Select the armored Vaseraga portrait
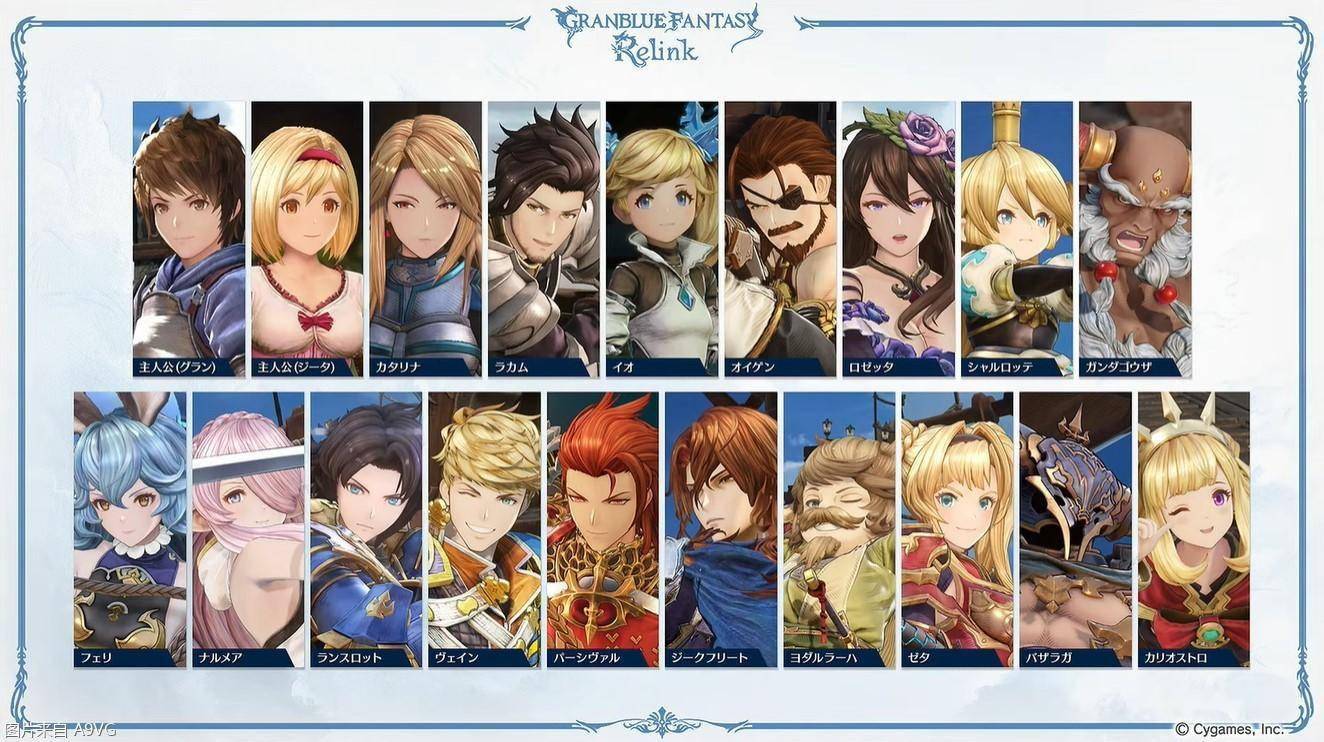The height and width of the screenshot is (742, 1324). pyautogui.click(x=1076, y=528)
